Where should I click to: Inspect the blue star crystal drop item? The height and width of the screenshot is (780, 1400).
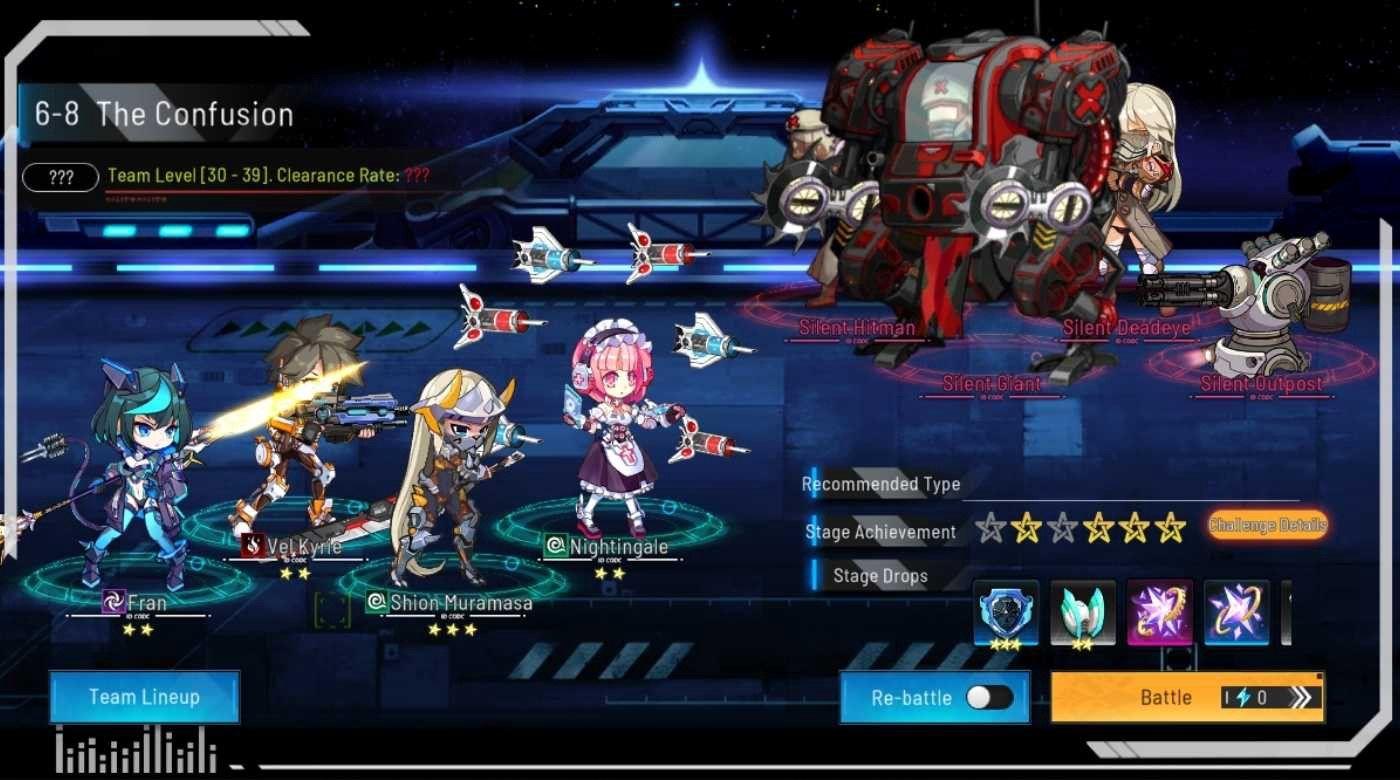pyautogui.click(x=1236, y=614)
